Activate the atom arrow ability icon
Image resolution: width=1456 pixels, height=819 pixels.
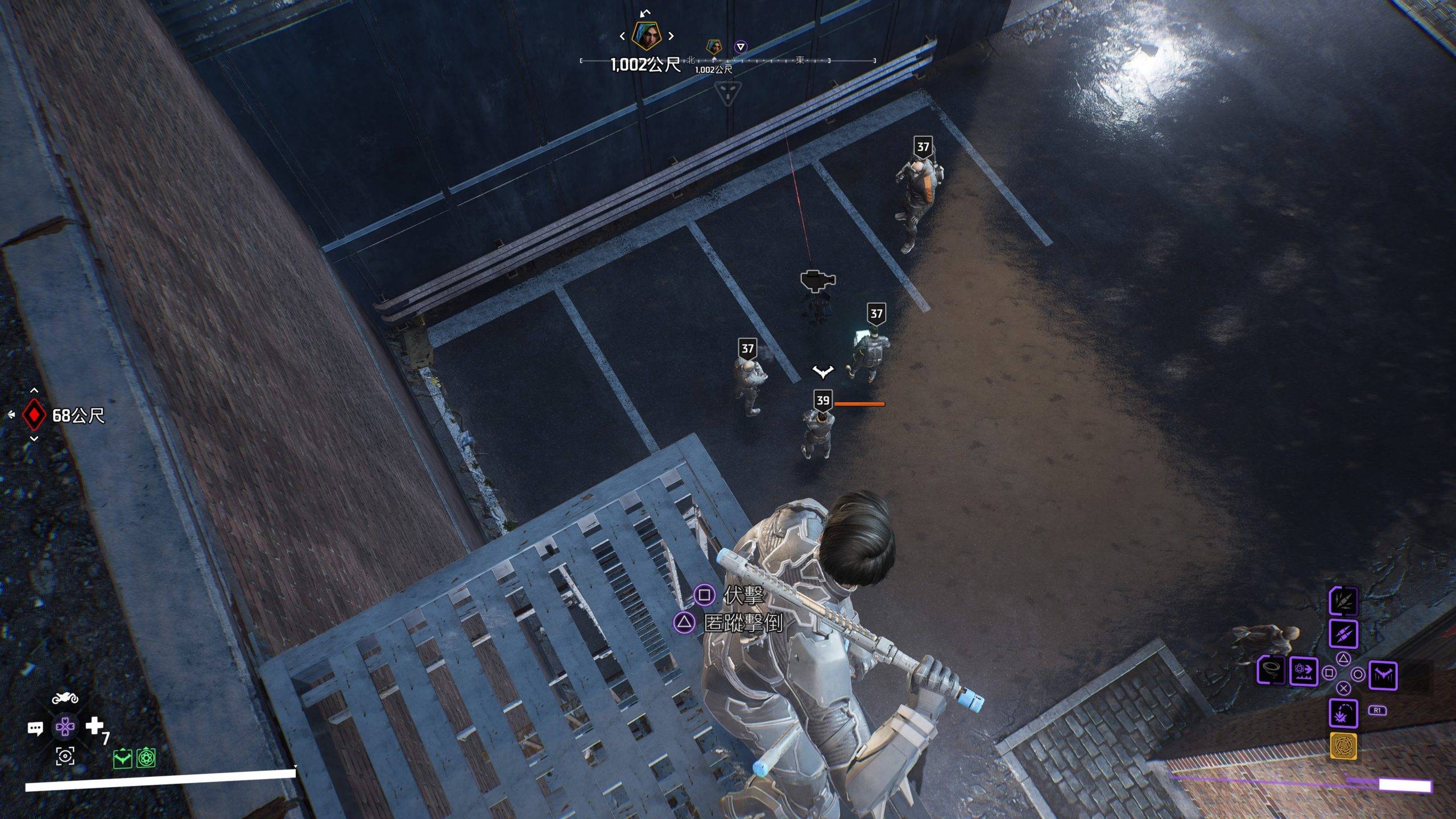coord(1303,672)
